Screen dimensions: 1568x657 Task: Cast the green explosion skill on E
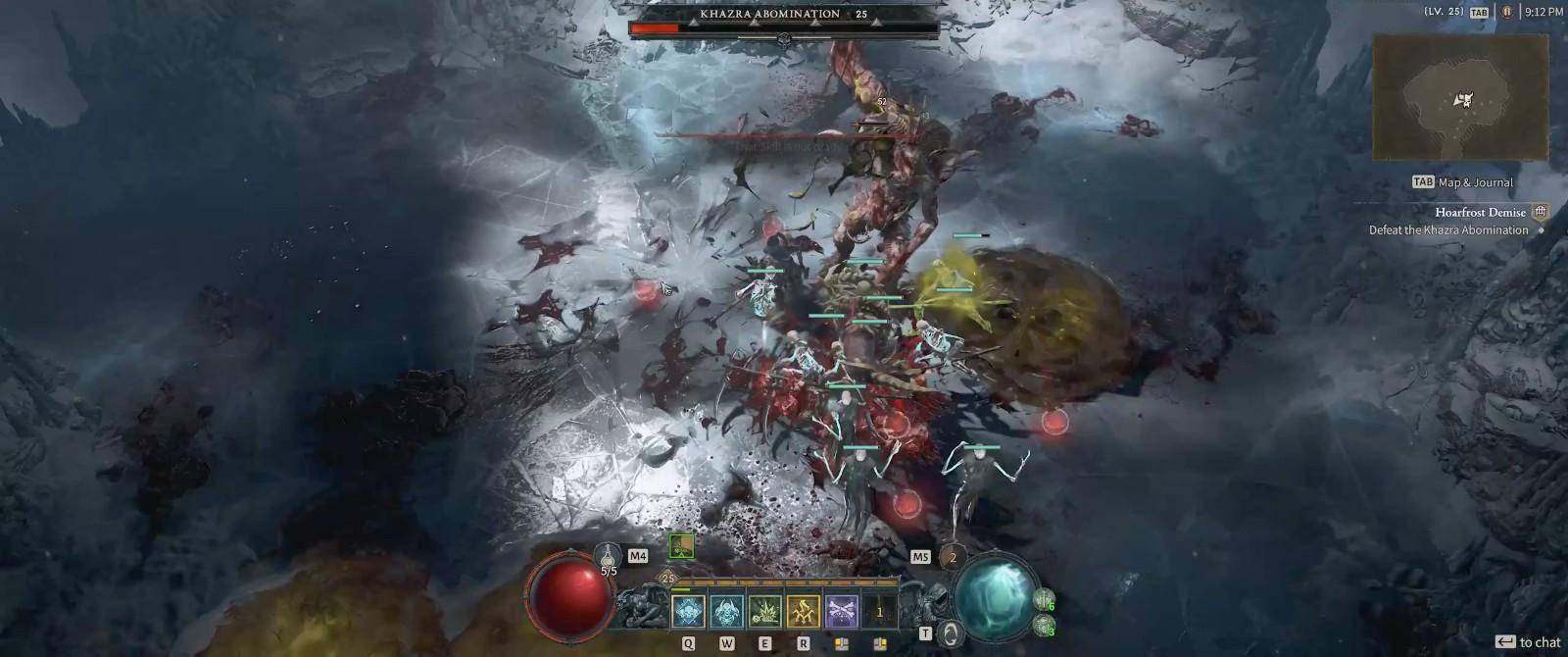764,611
